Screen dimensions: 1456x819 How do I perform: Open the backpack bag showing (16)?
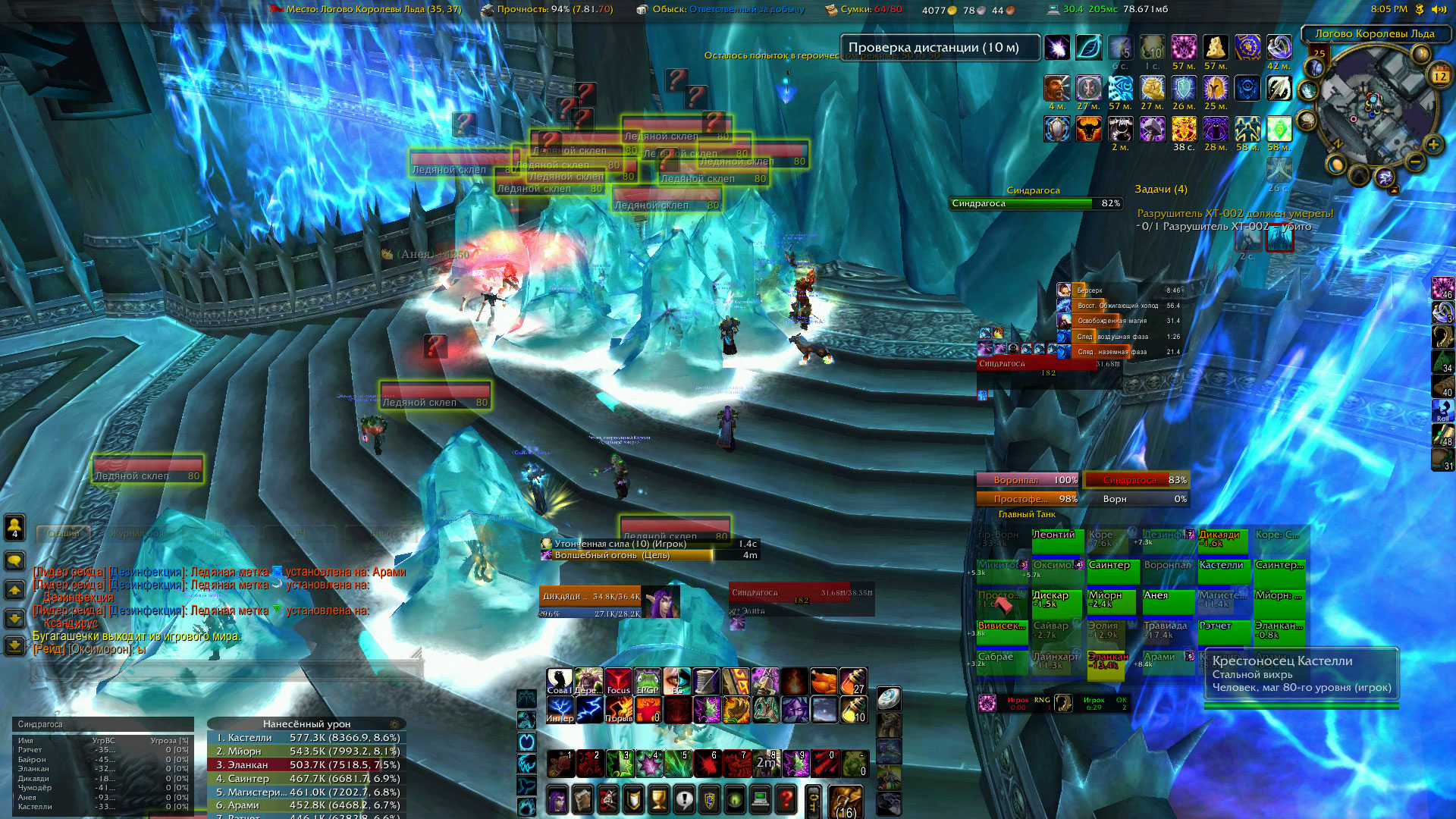845,801
